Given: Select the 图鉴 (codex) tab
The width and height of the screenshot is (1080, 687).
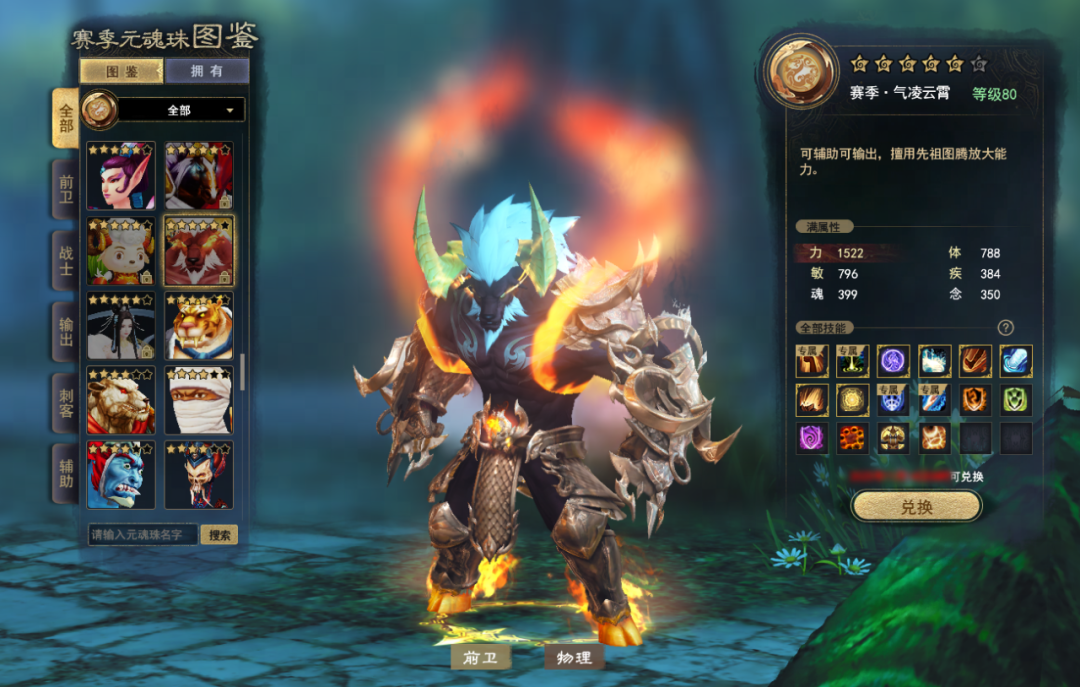Looking at the screenshot, I should 122,71.
